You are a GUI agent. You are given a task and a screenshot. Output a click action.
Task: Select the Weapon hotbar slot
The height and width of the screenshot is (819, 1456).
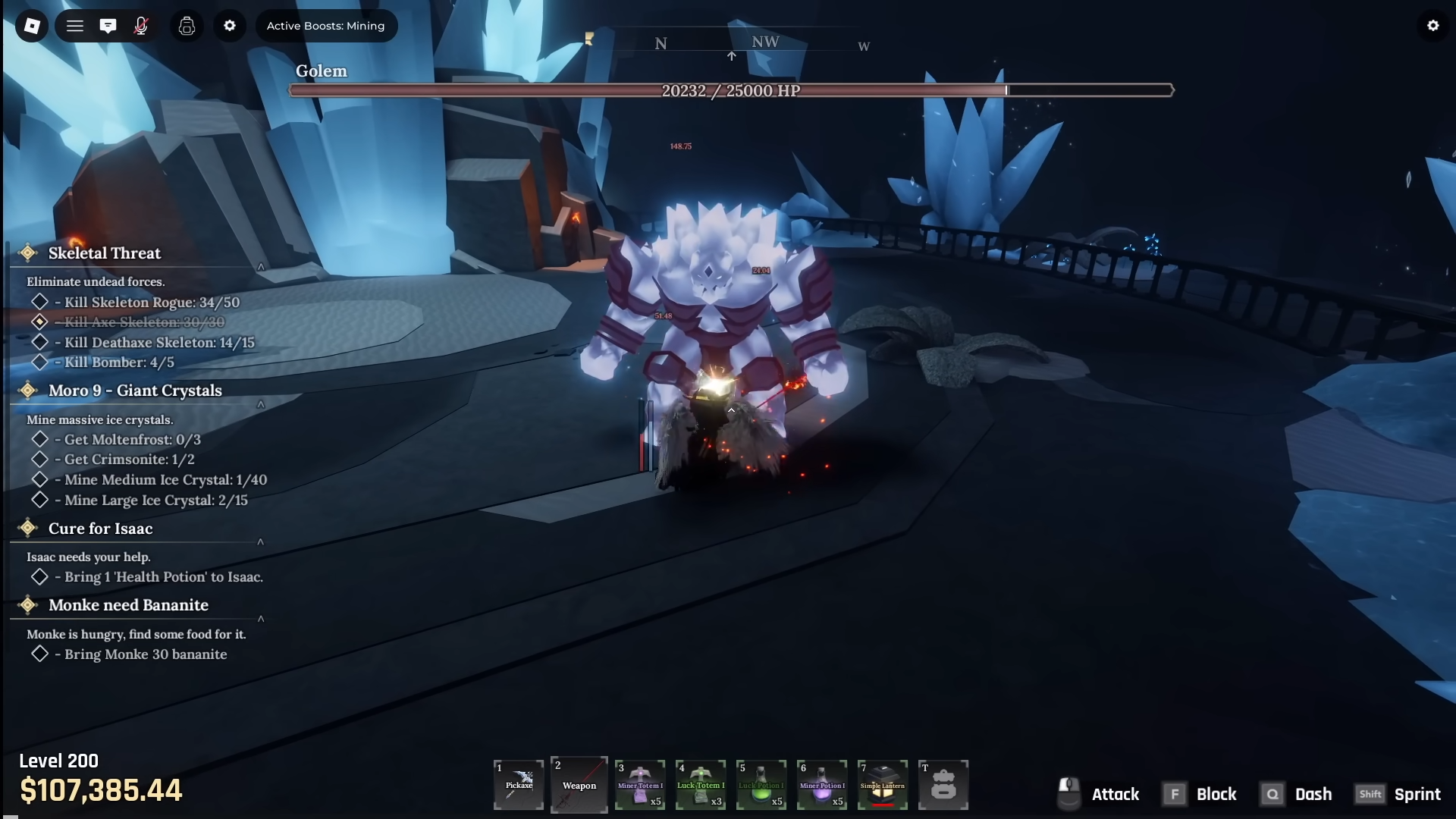[x=579, y=785]
